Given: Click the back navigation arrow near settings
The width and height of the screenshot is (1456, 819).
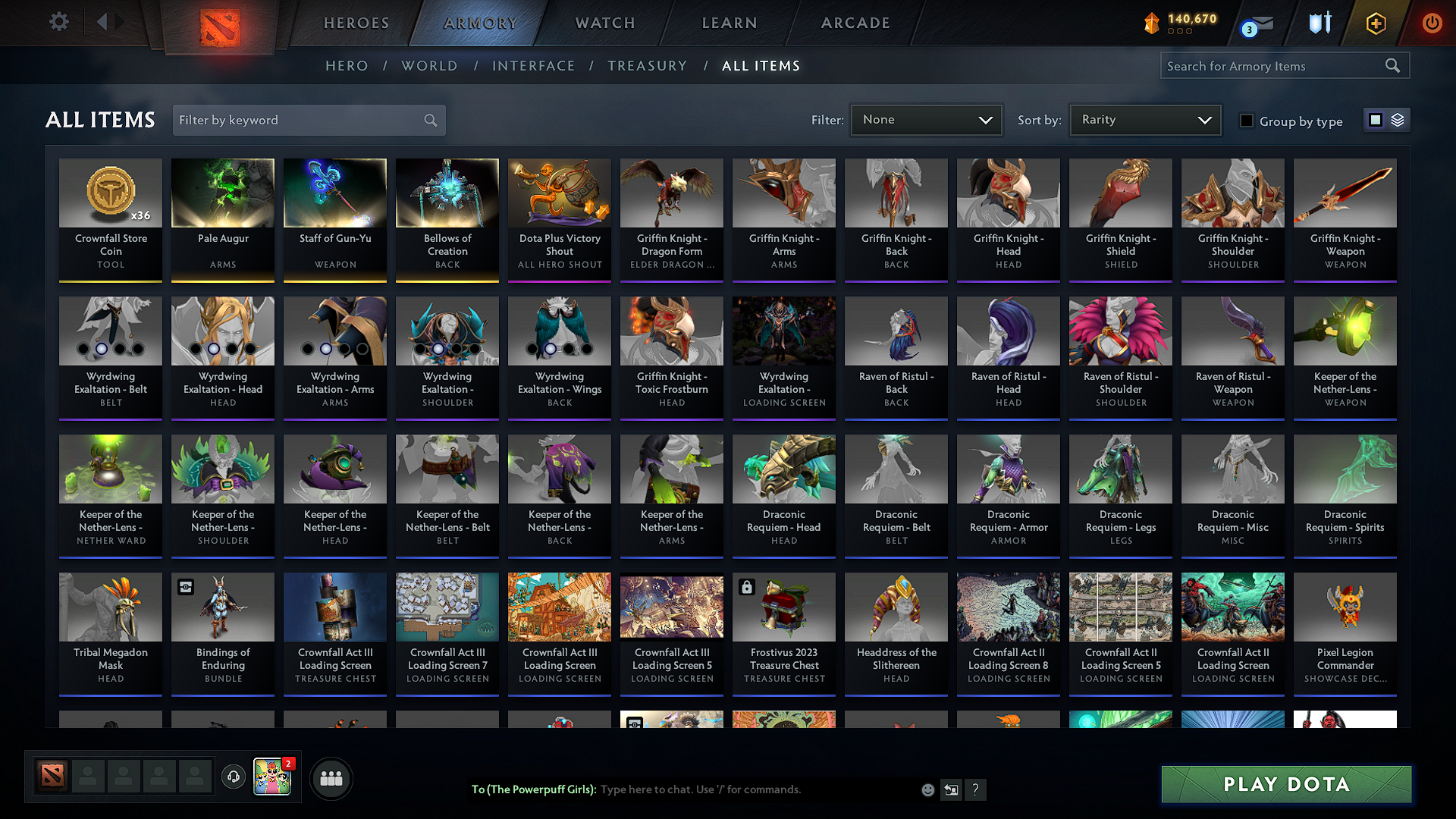Looking at the screenshot, I should coord(104,22).
